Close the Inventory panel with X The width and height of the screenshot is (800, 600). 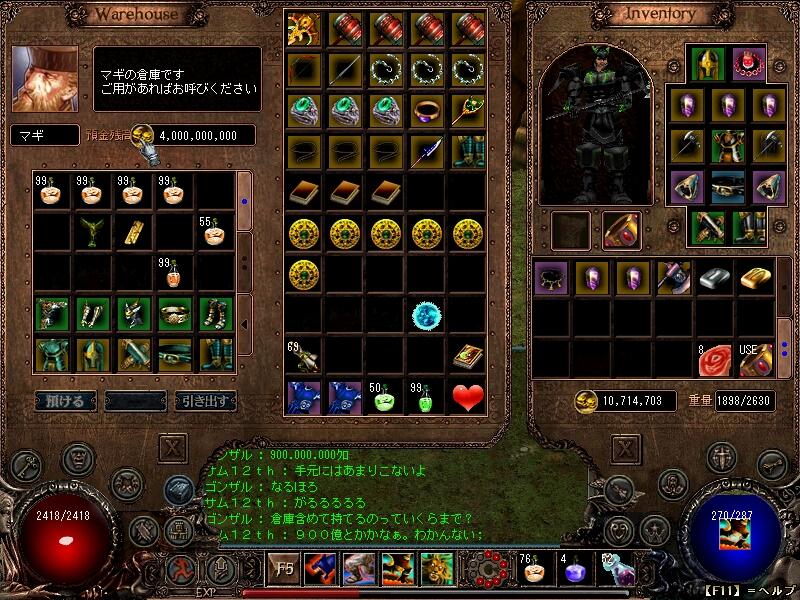click(x=625, y=446)
